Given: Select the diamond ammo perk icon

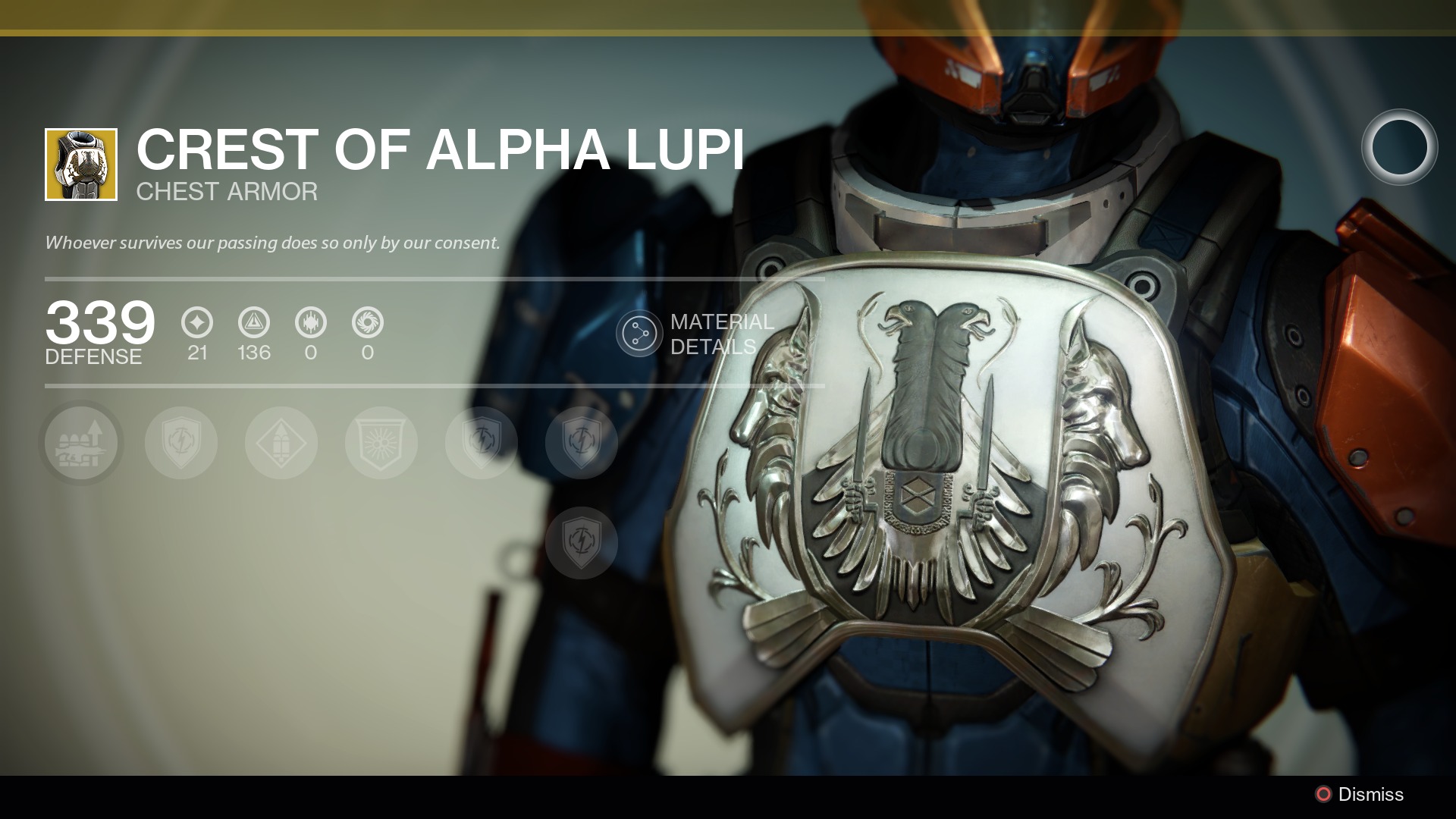Looking at the screenshot, I should coord(281,443).
